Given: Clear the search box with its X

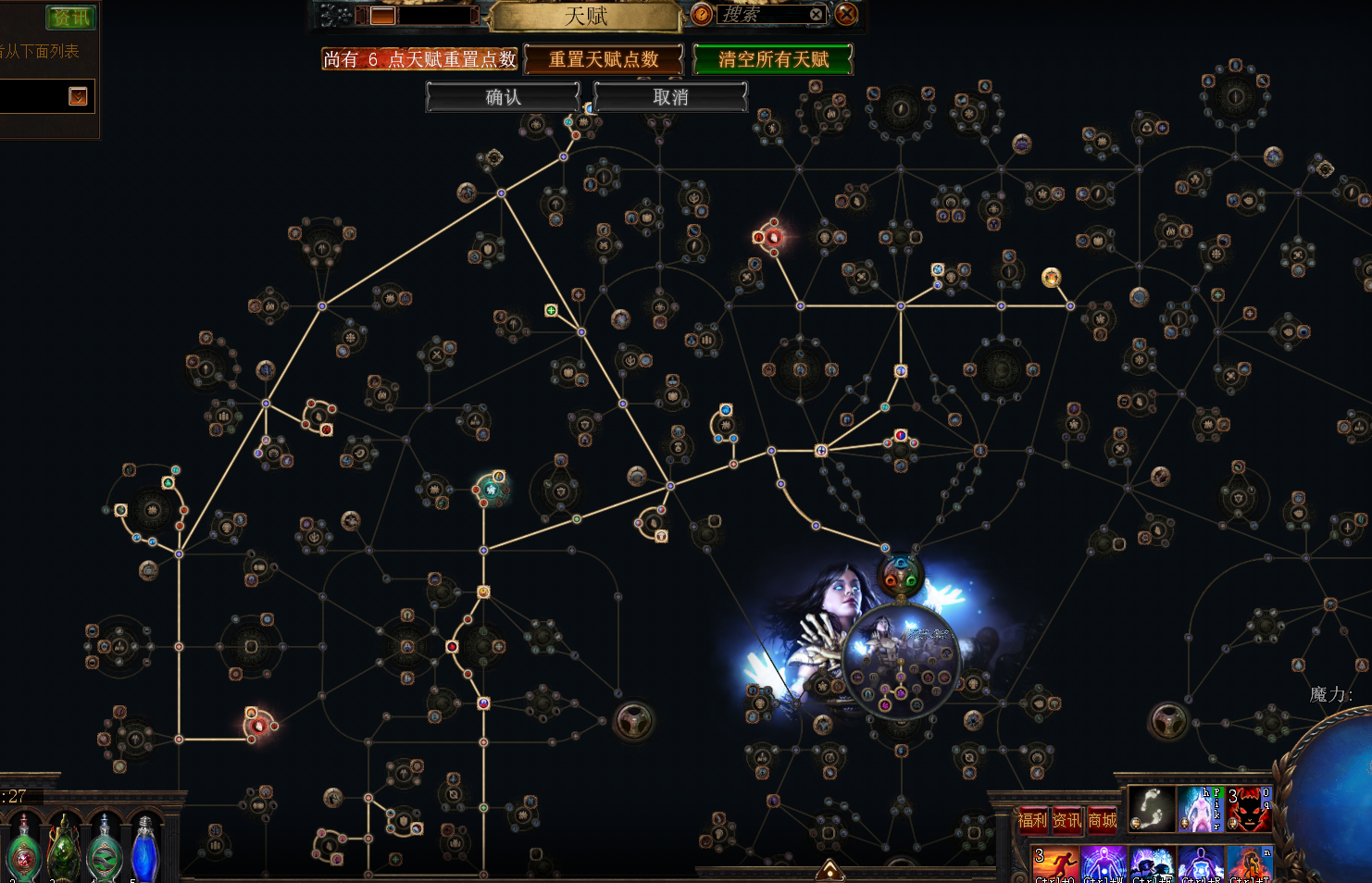Looking at the screenshot, I should tap(816, 15).
